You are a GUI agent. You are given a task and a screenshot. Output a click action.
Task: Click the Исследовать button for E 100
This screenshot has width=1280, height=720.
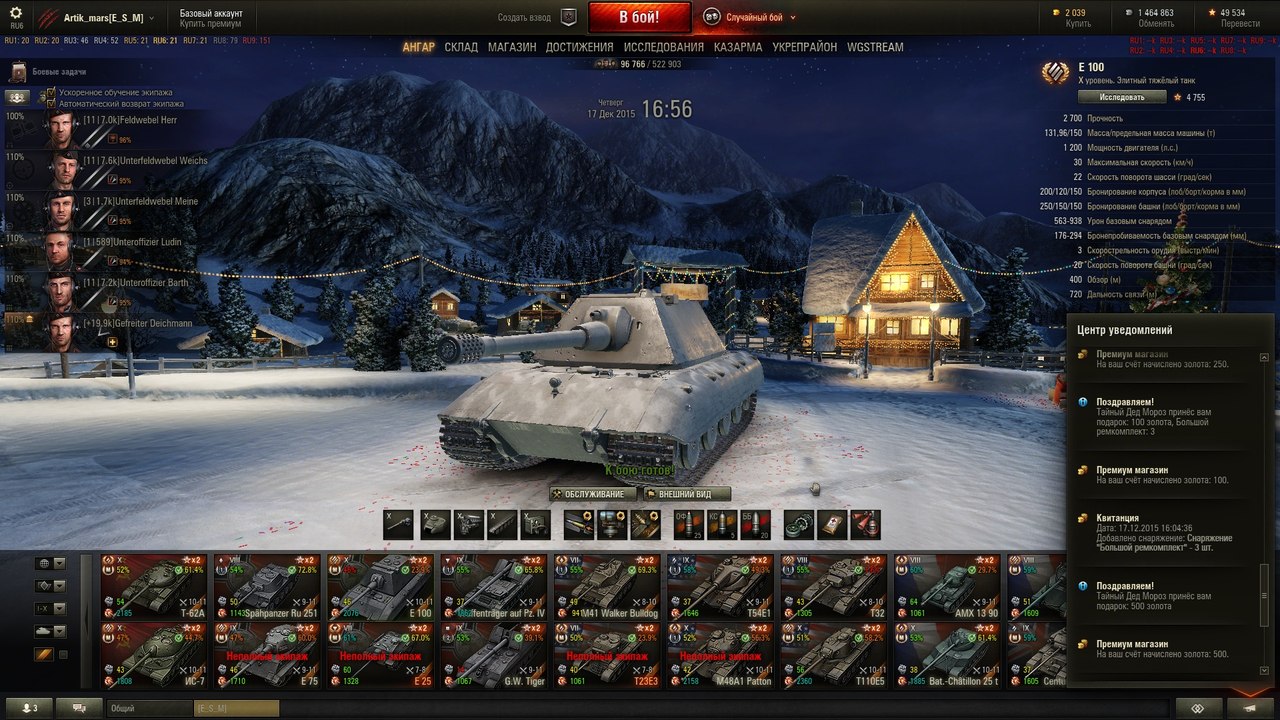pyautogui.click(x=1122, y=97)
